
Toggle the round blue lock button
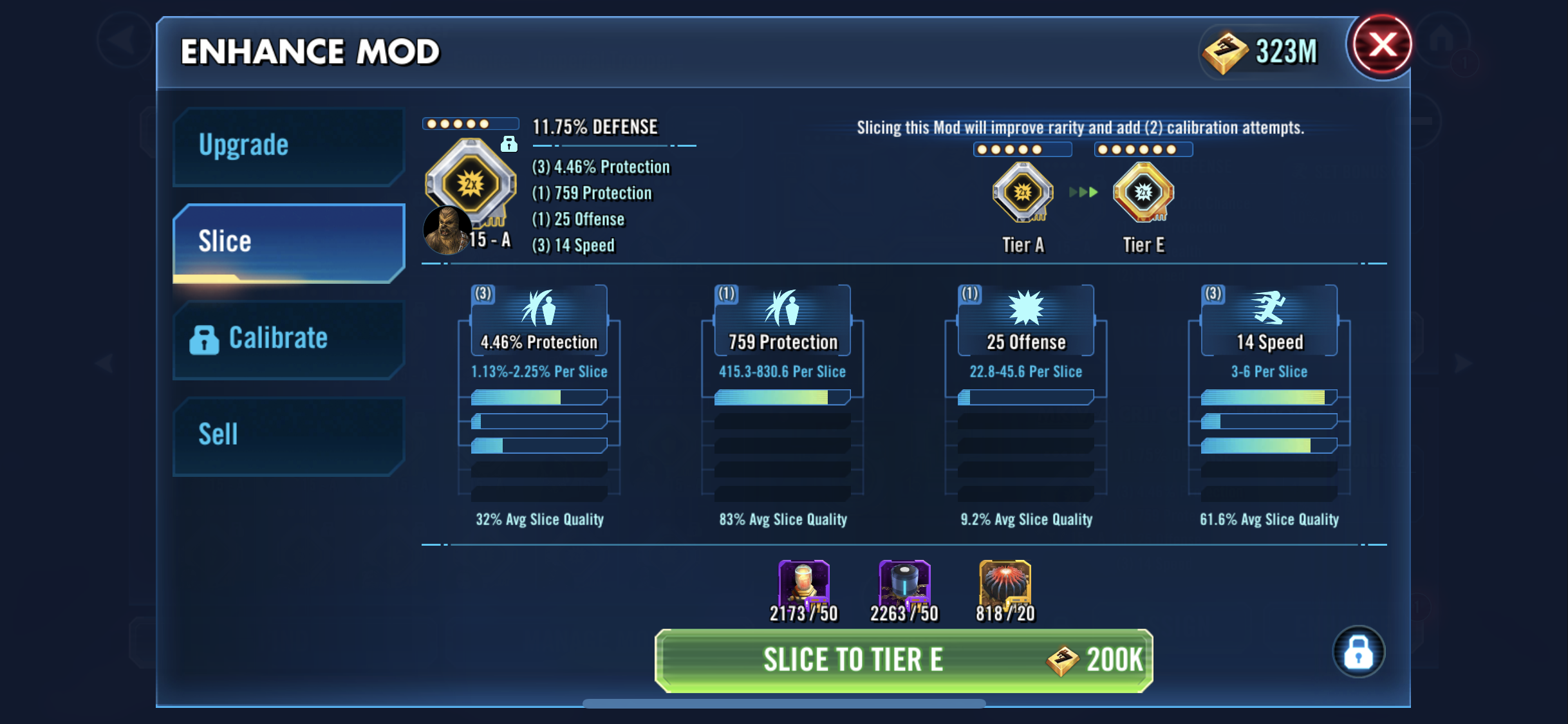point(1358,652)
